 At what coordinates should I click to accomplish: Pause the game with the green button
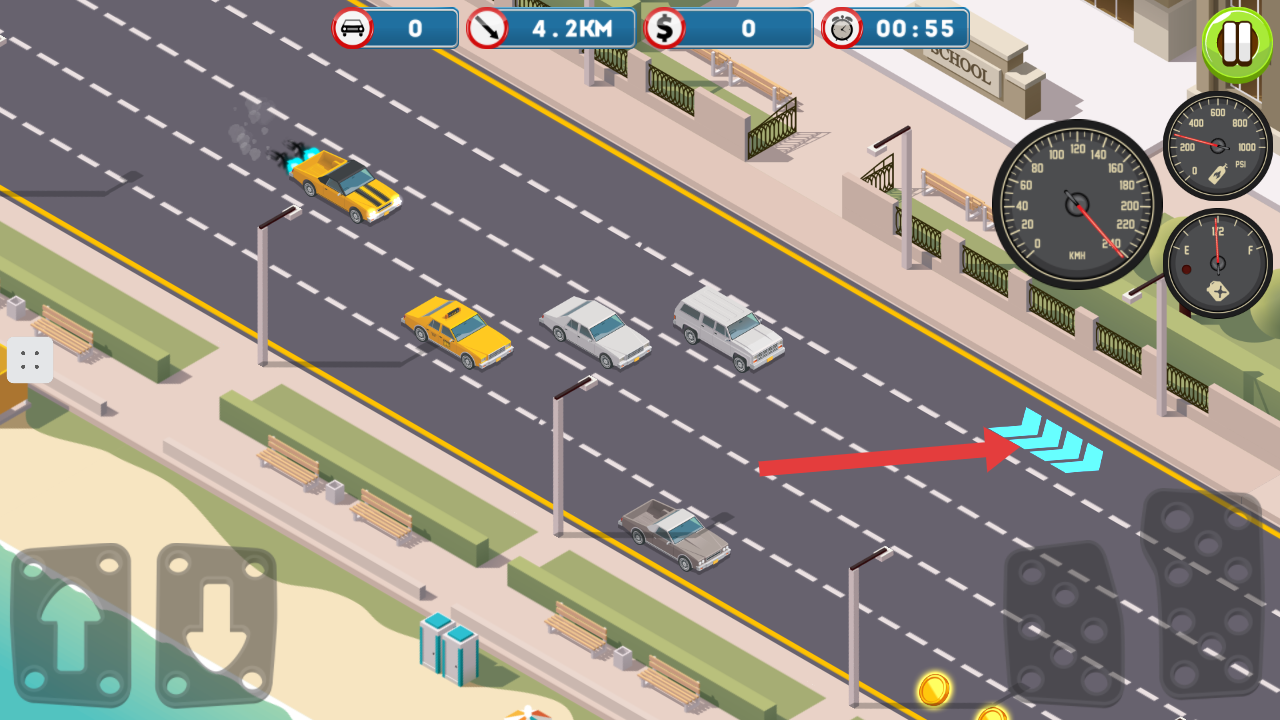click(1237, 45)
